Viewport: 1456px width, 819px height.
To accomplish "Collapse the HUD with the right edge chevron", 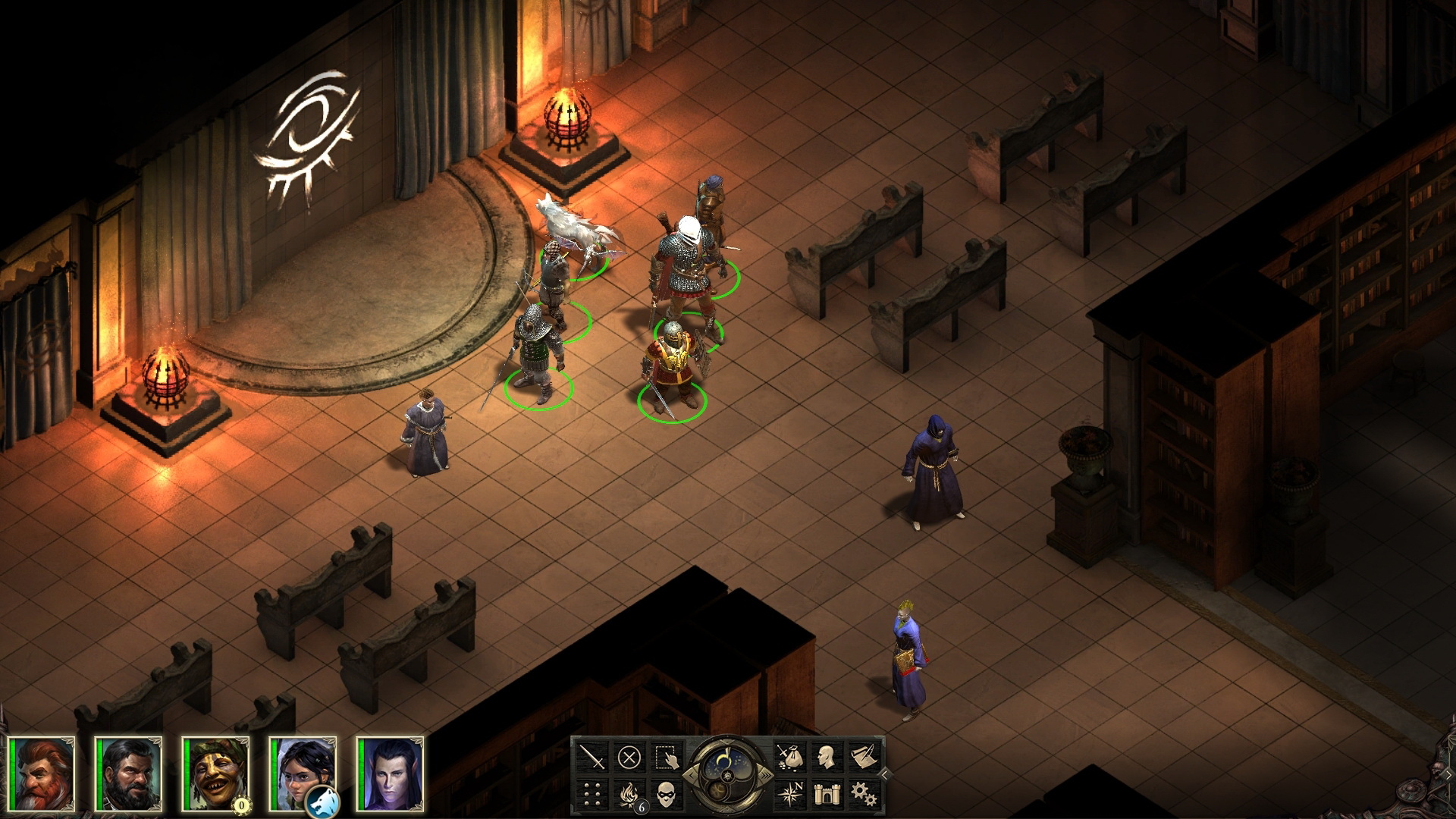I will tap(886, 773).
